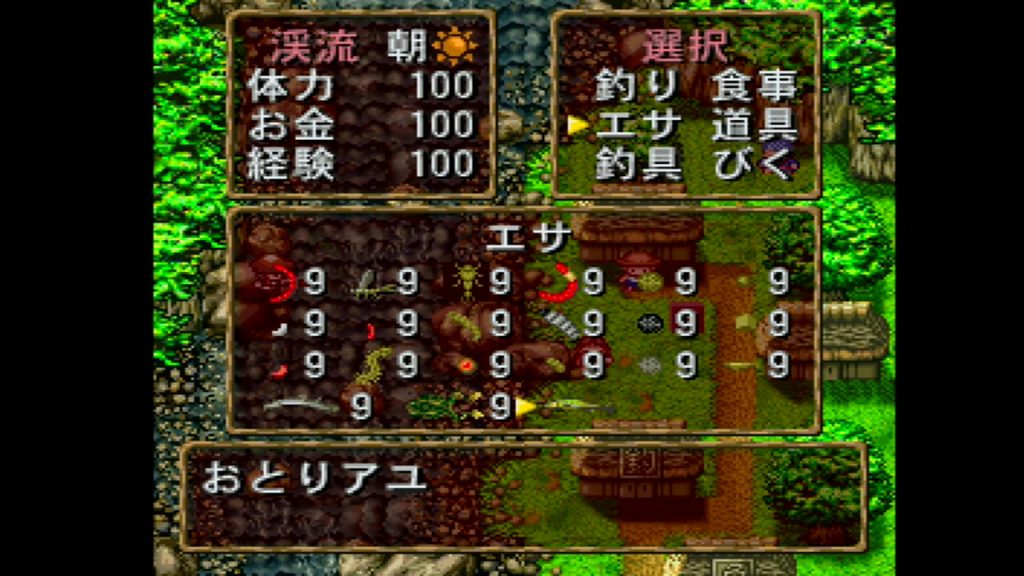This screenshot has height=576, width=1024.
Task: Select the 食事 meal option
Action: coord(754,88)
